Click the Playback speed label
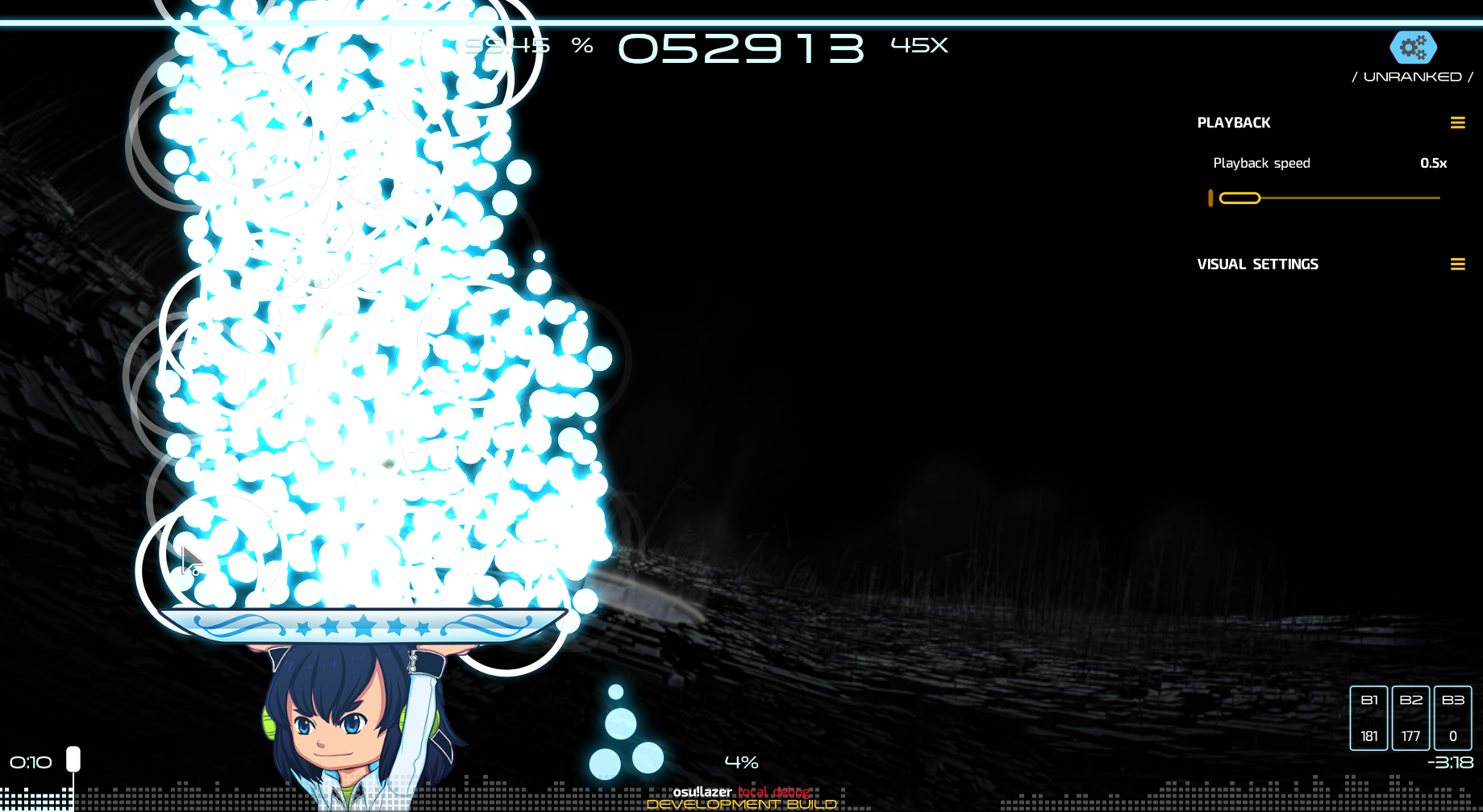The image size is (1483, 812). click(x=1261, y=163)
